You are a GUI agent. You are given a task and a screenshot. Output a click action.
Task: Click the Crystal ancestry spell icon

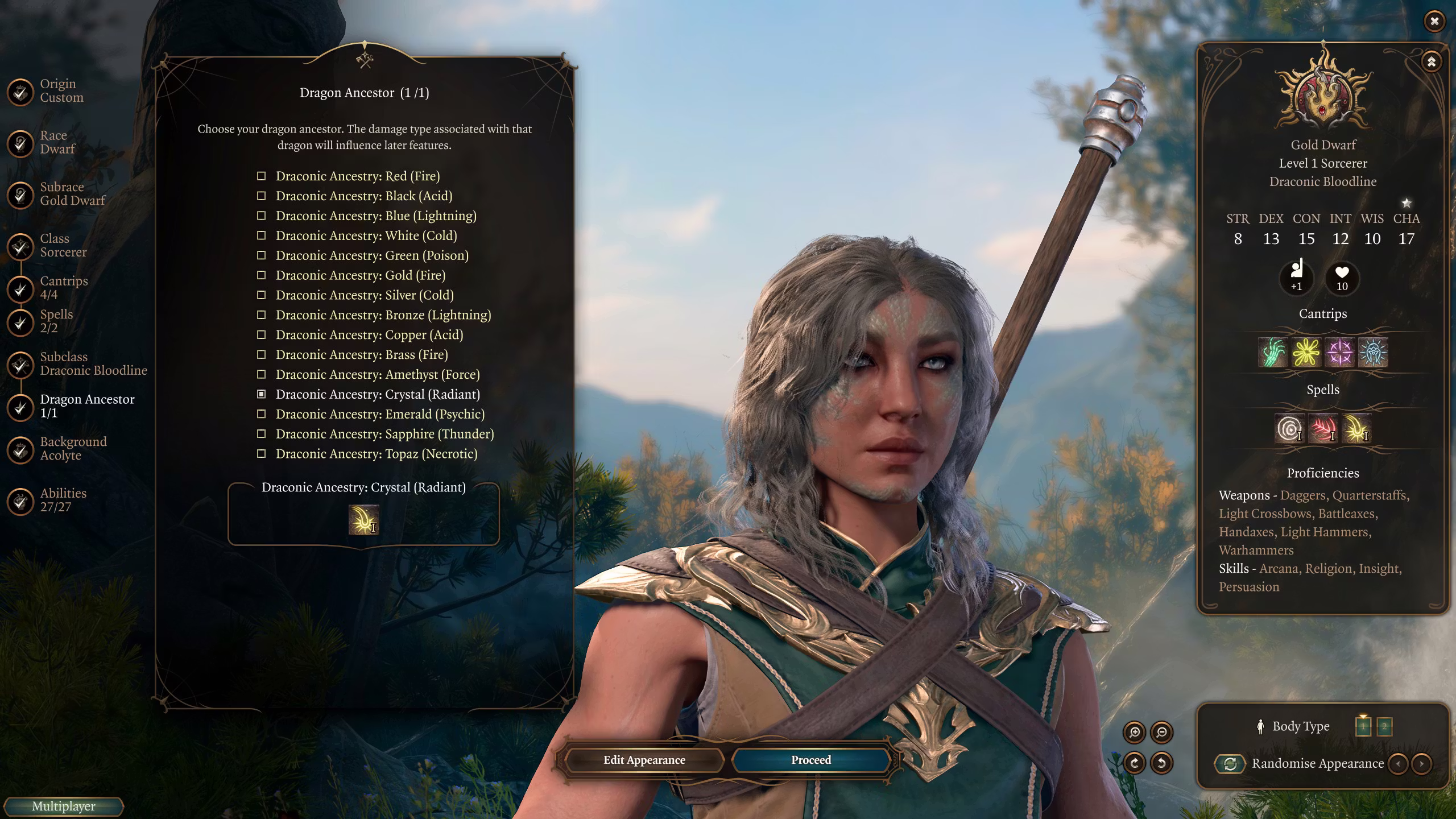[363, 520]
